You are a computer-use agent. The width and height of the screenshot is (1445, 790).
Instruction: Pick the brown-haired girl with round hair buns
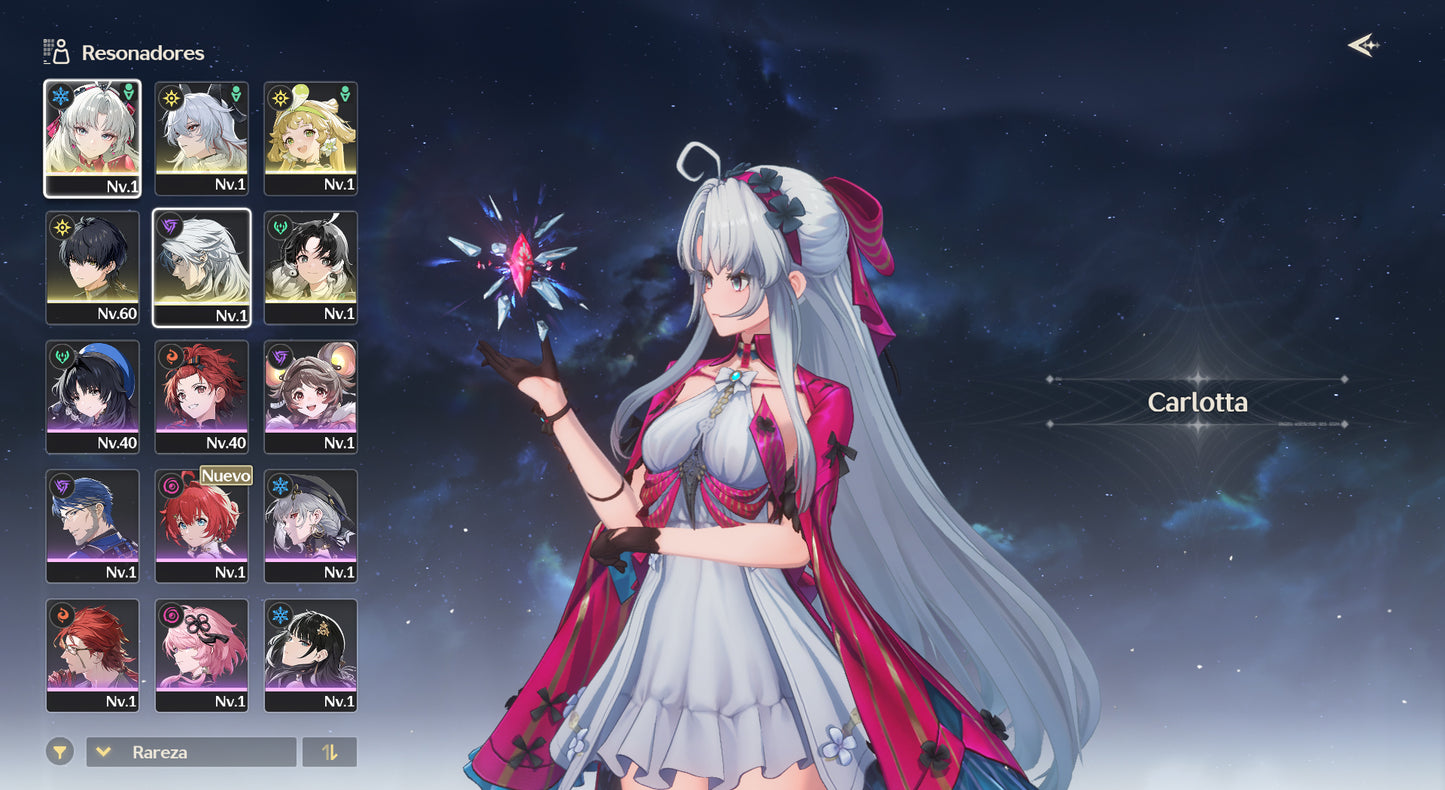pos(311,396)
